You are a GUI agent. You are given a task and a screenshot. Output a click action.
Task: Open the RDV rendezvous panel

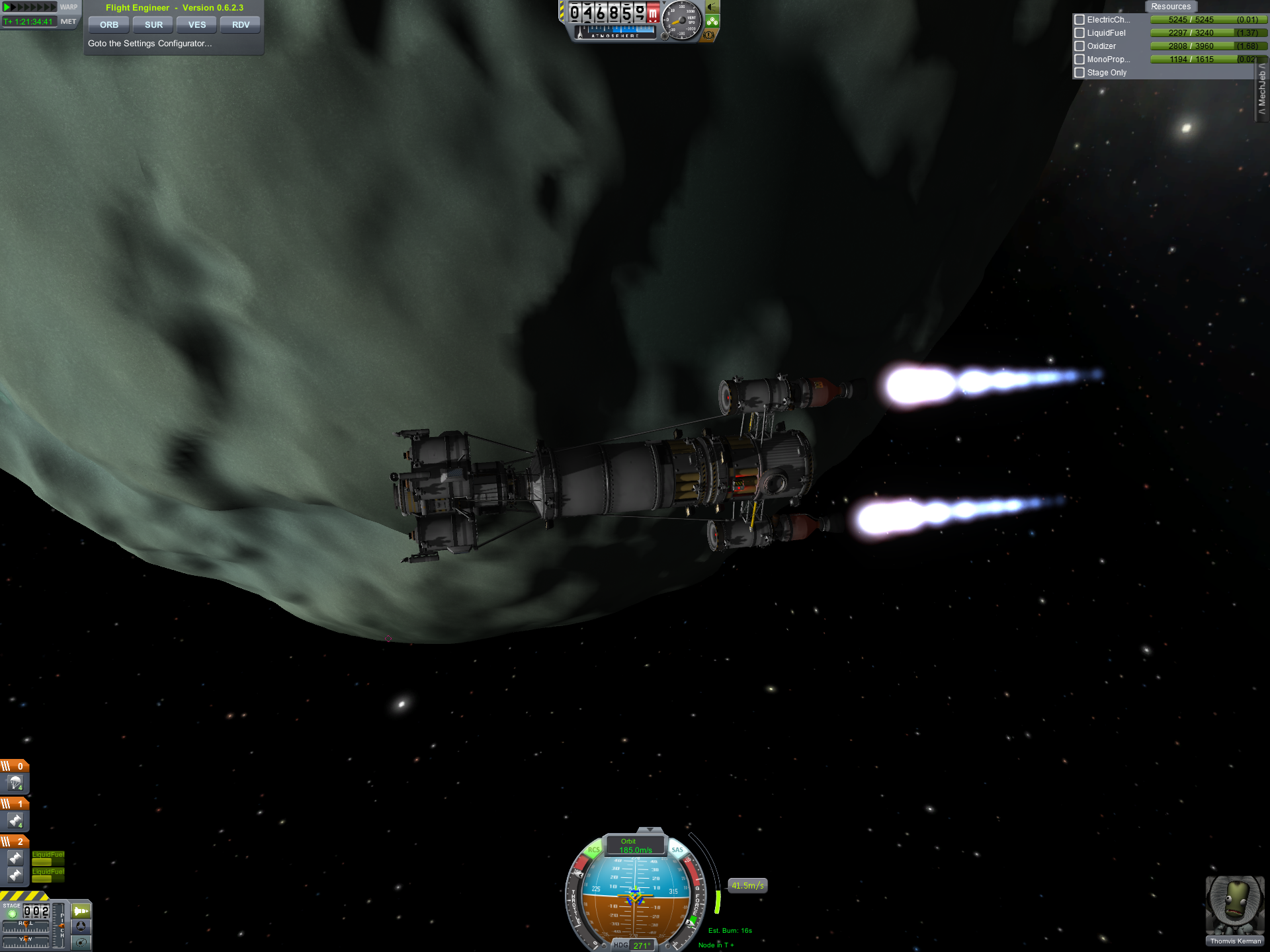241,25
